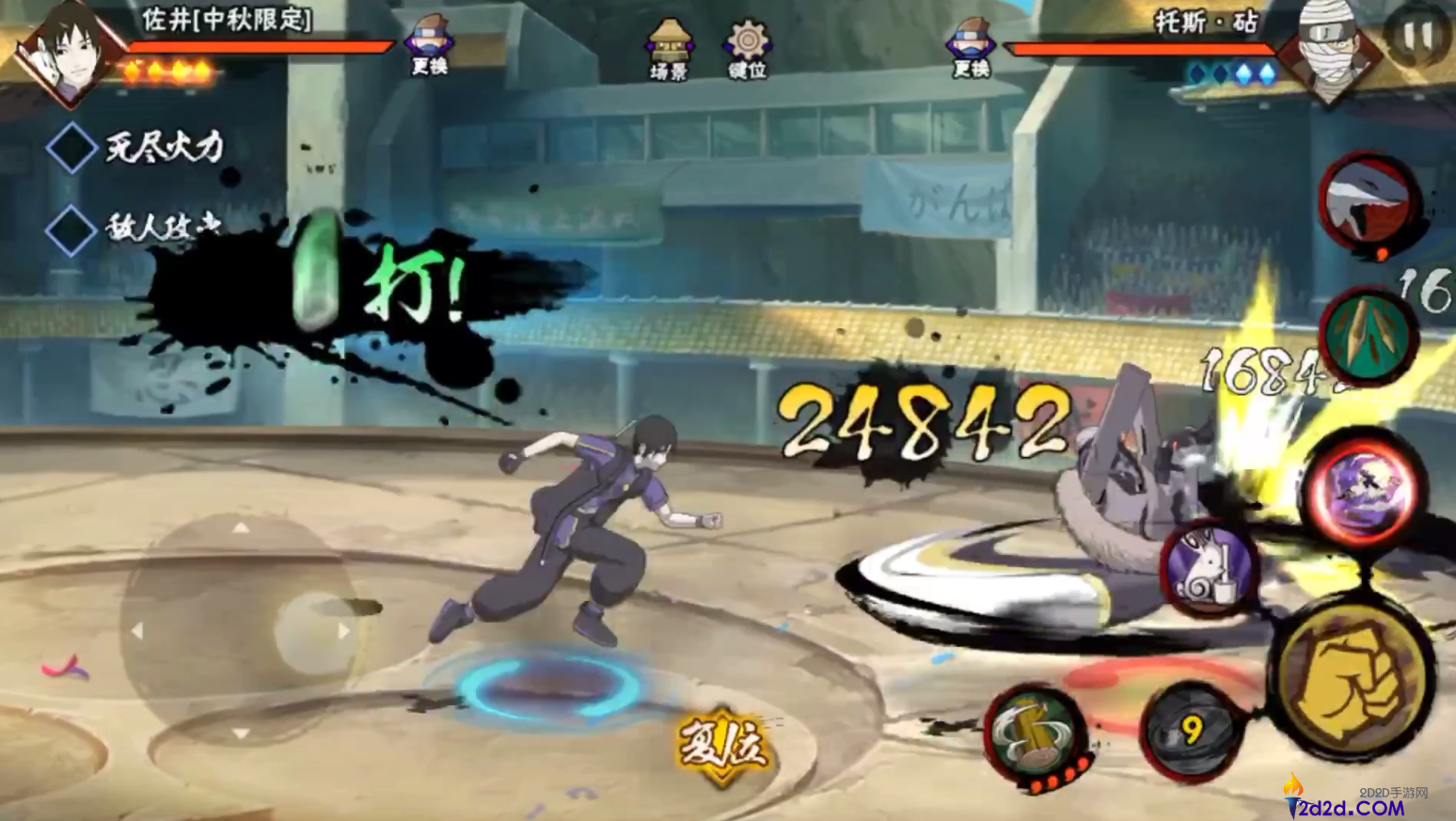Pause the match with the pause button

click(1416, 39)
